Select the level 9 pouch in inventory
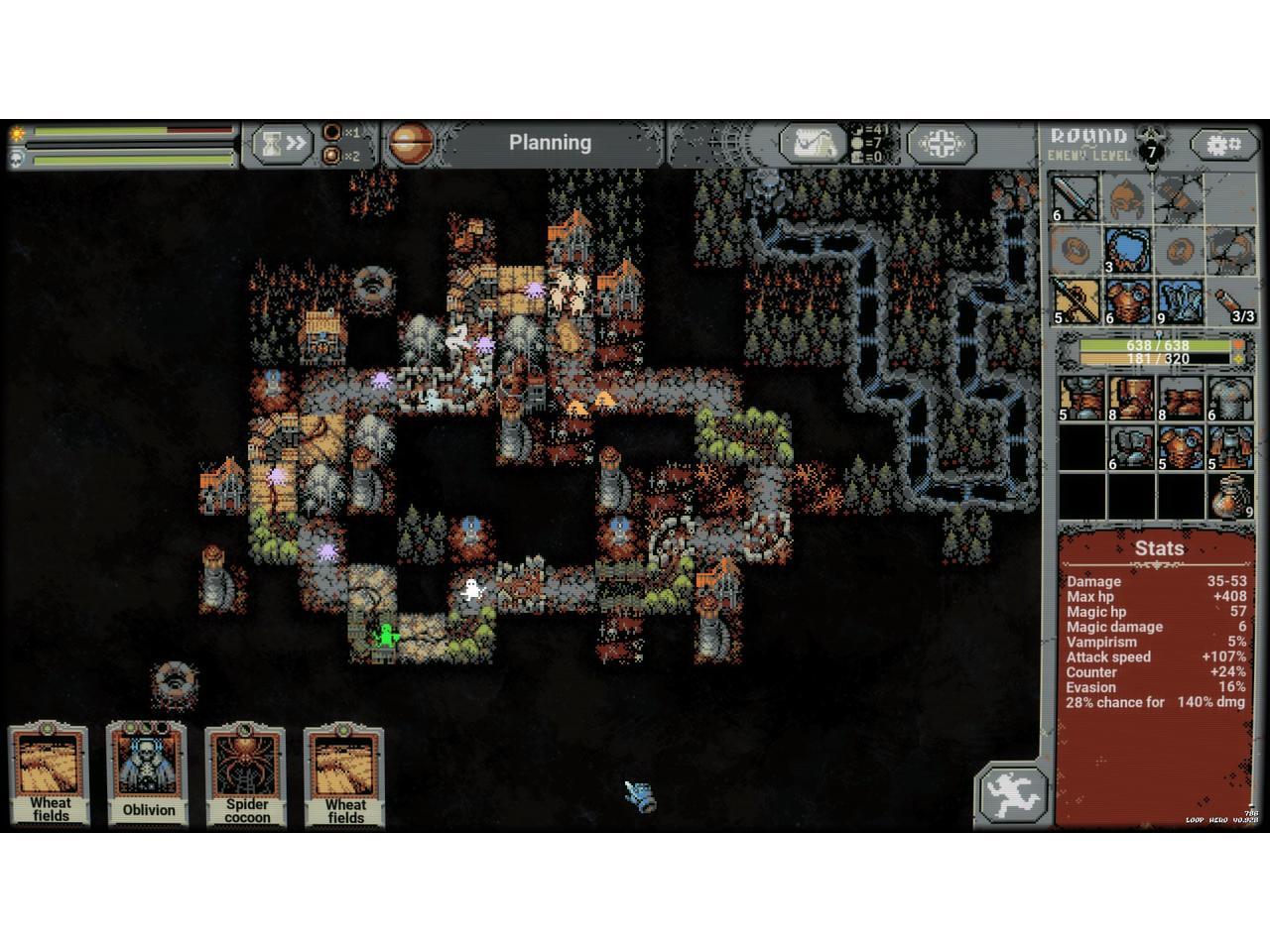Screen dimensions: 1270x952 1231,496
